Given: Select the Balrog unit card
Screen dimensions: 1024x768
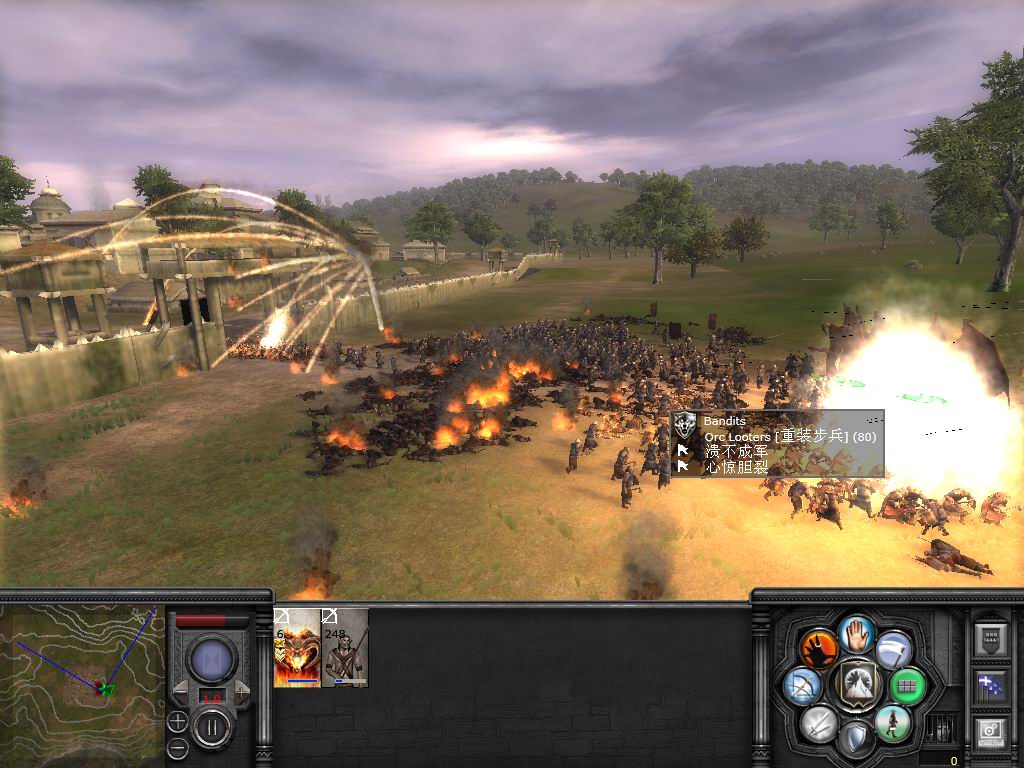Looking at the screenshot, I should (297, 648).
